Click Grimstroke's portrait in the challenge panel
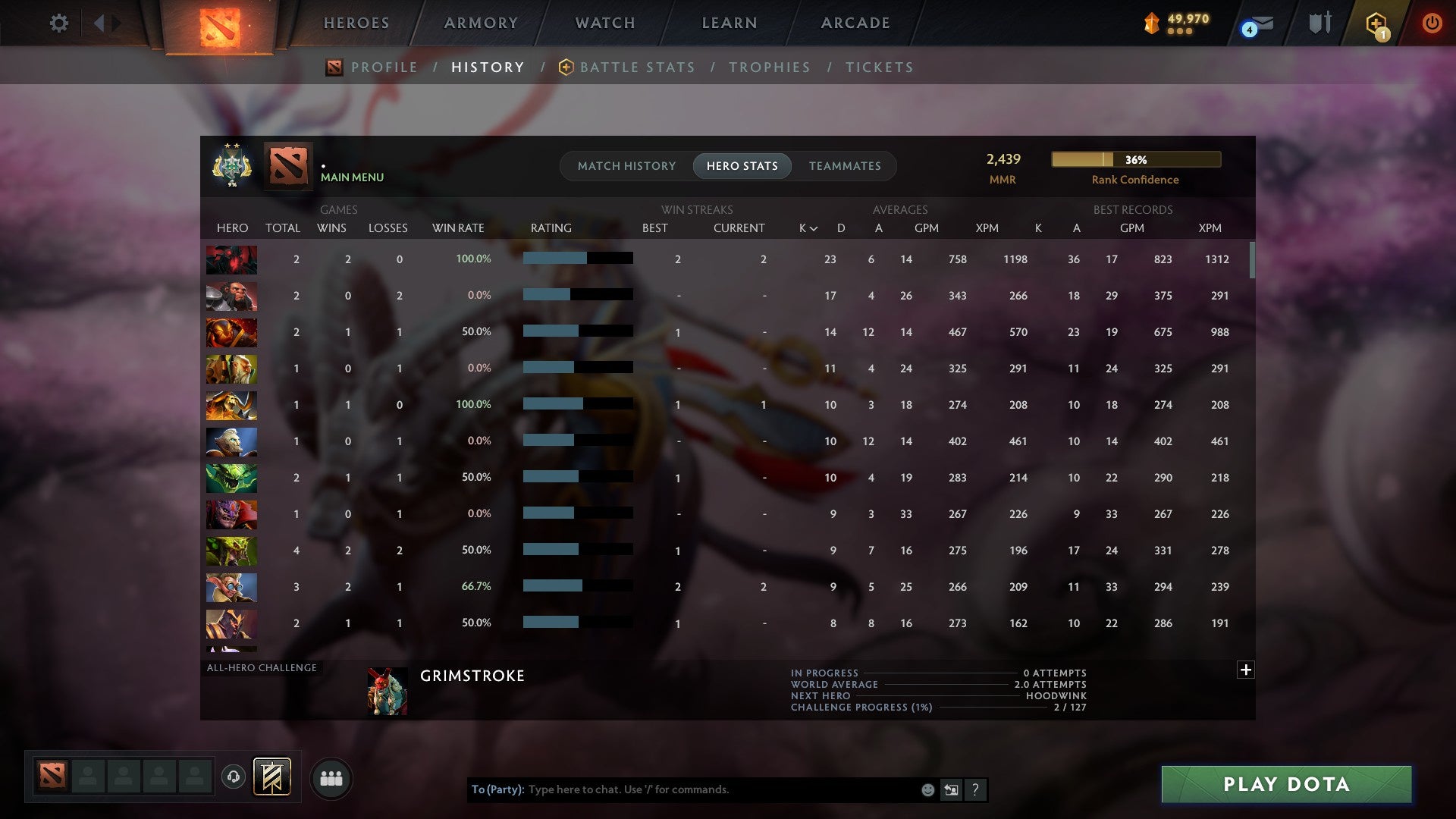Screen dimensions: 1456x819 (x=388, y=691)
